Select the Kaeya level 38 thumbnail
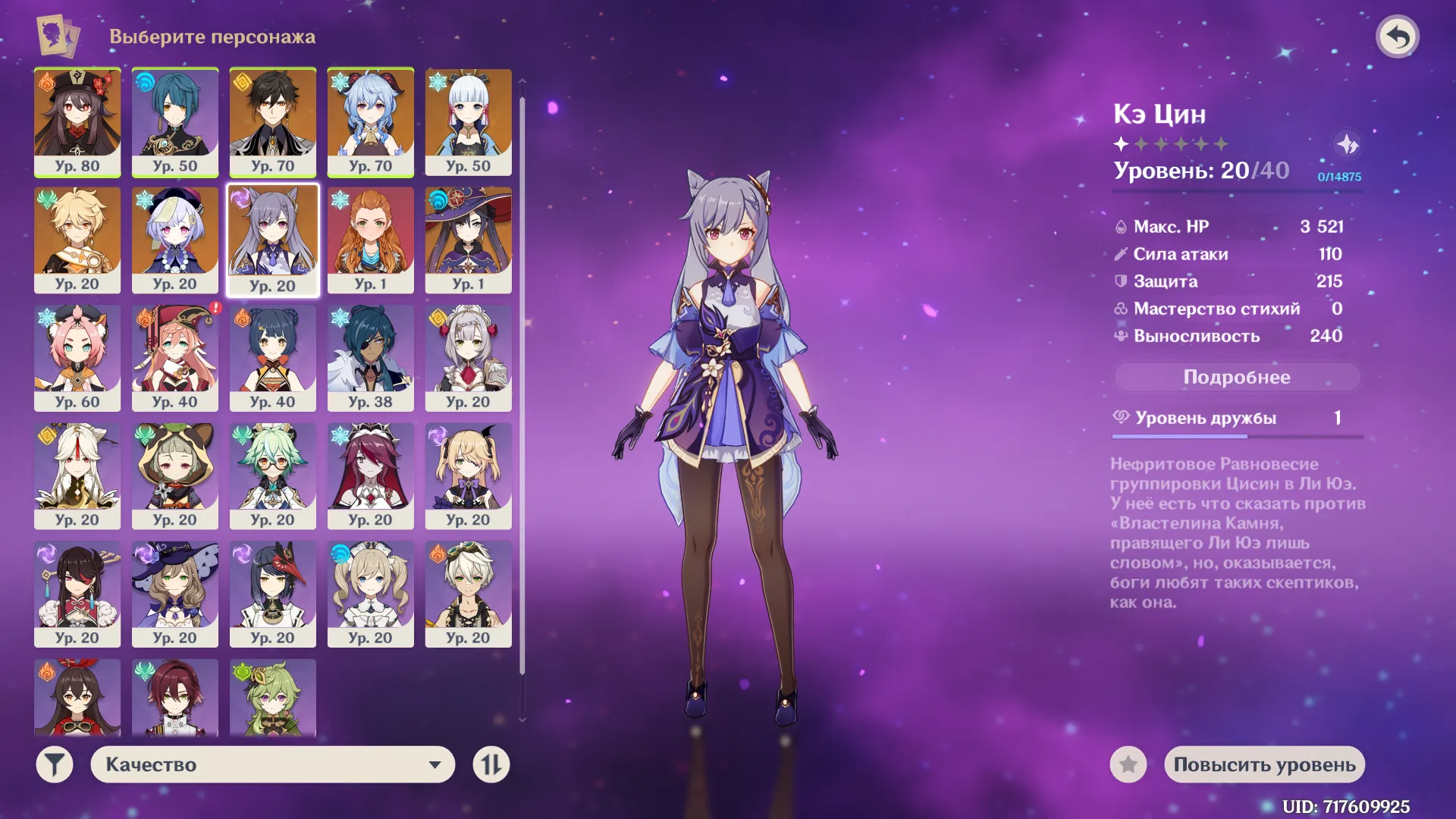 tap(371, 359)
